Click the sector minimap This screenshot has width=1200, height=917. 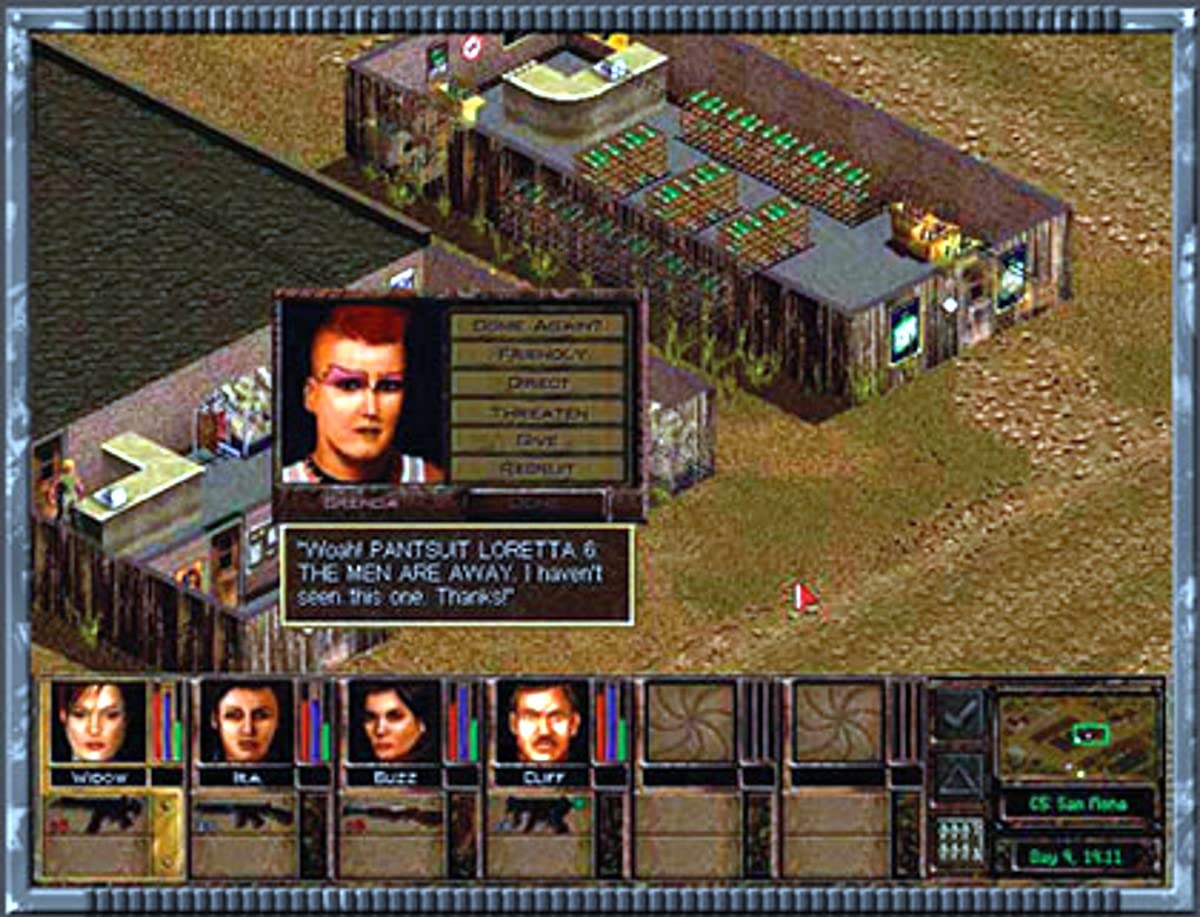(x=1079, y=737)
